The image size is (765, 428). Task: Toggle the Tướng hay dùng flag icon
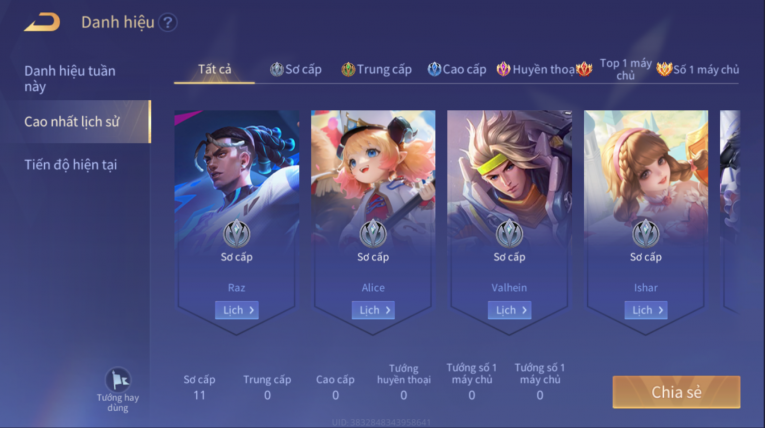coord(119,382)
